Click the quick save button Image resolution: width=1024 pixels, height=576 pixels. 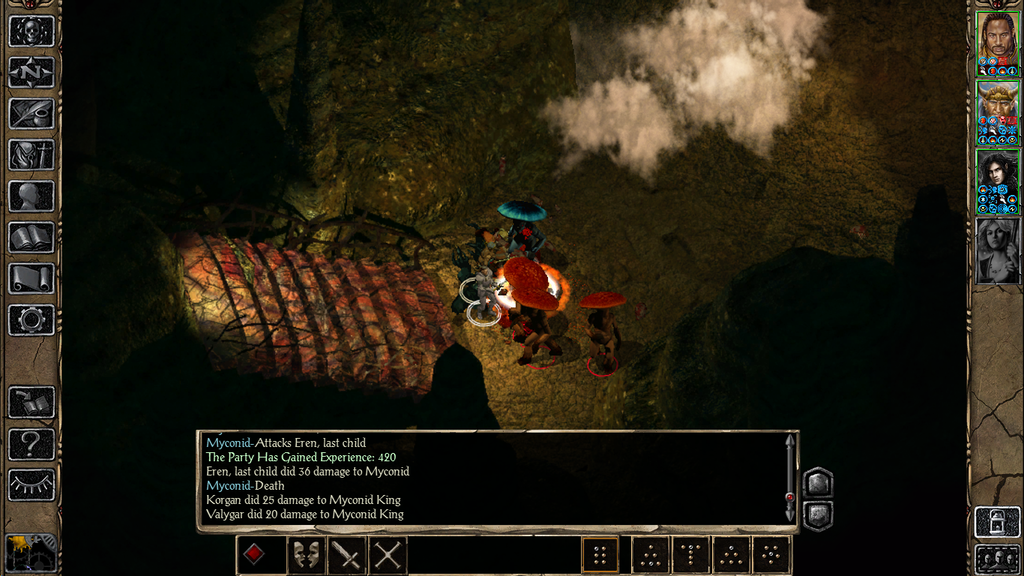coord(31,402)
